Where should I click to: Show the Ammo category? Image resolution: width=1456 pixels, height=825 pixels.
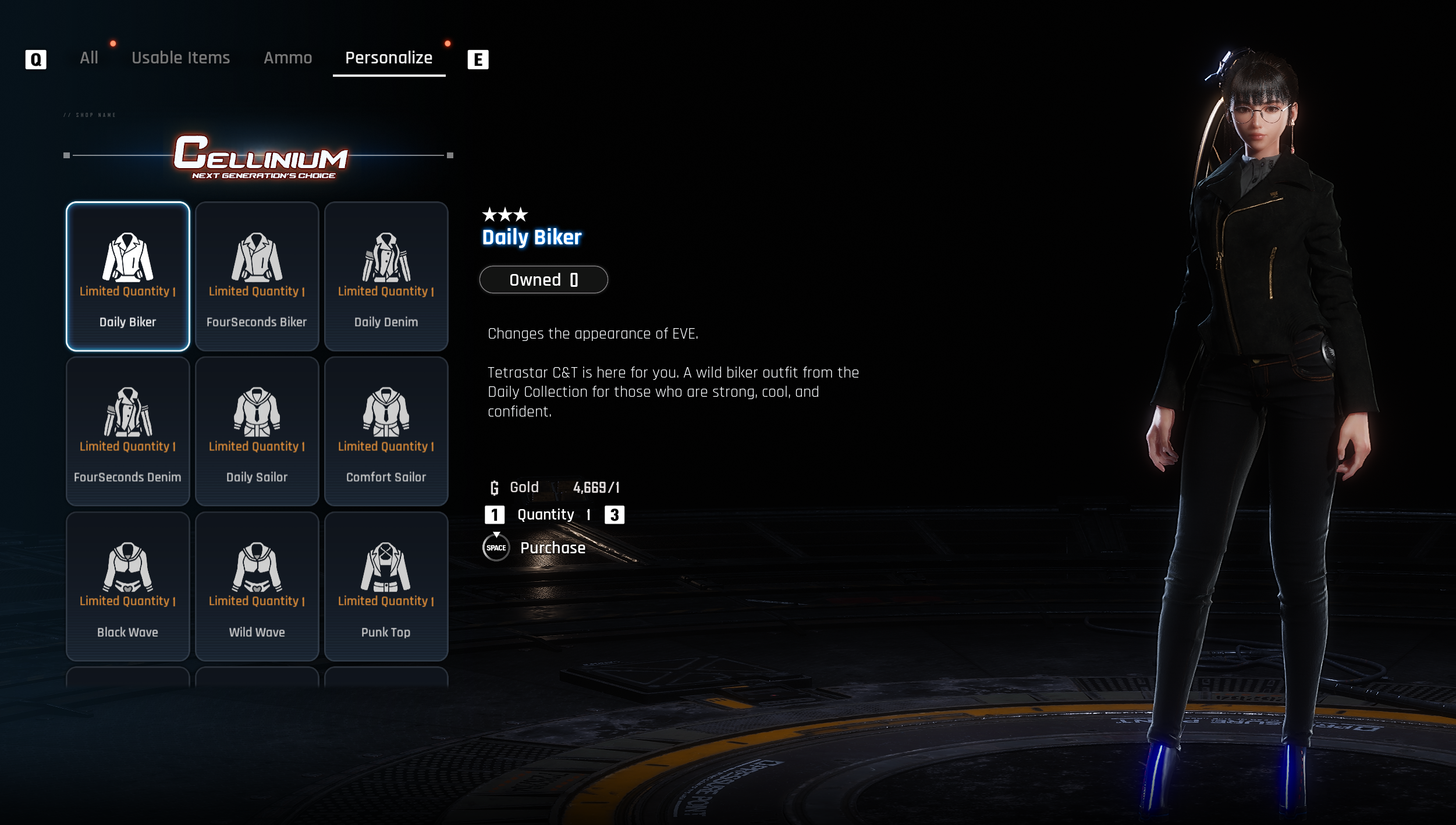[287, 58]
